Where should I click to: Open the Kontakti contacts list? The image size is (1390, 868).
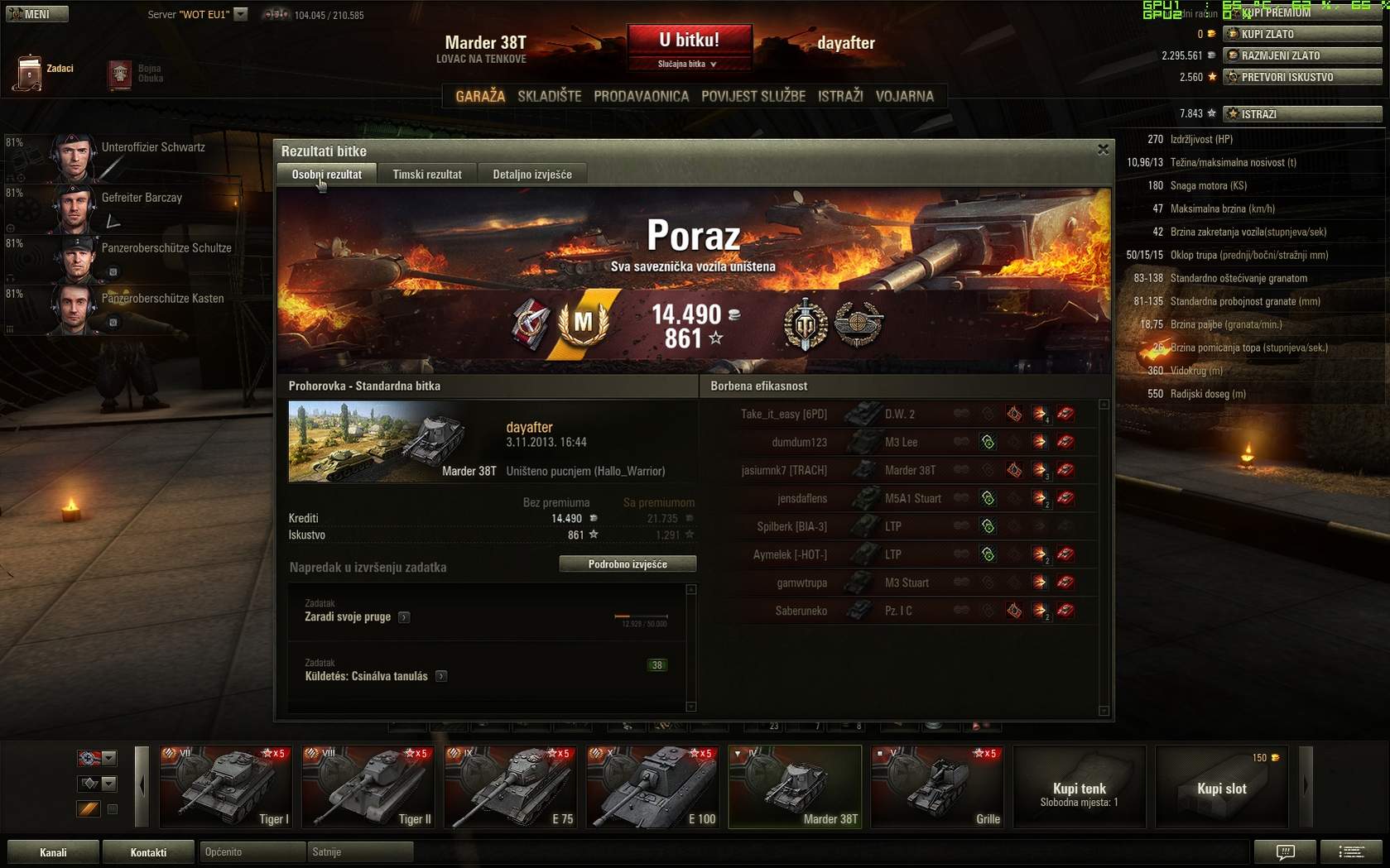[148, 852]
